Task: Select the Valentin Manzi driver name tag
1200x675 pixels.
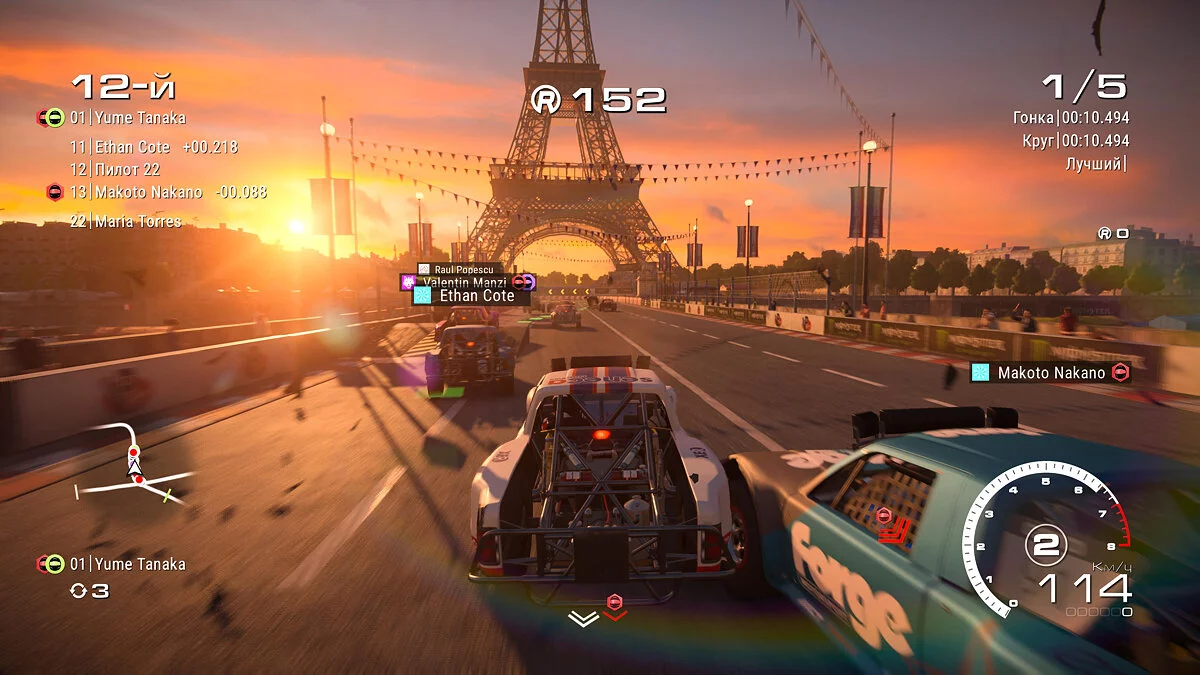Action: 468,283
